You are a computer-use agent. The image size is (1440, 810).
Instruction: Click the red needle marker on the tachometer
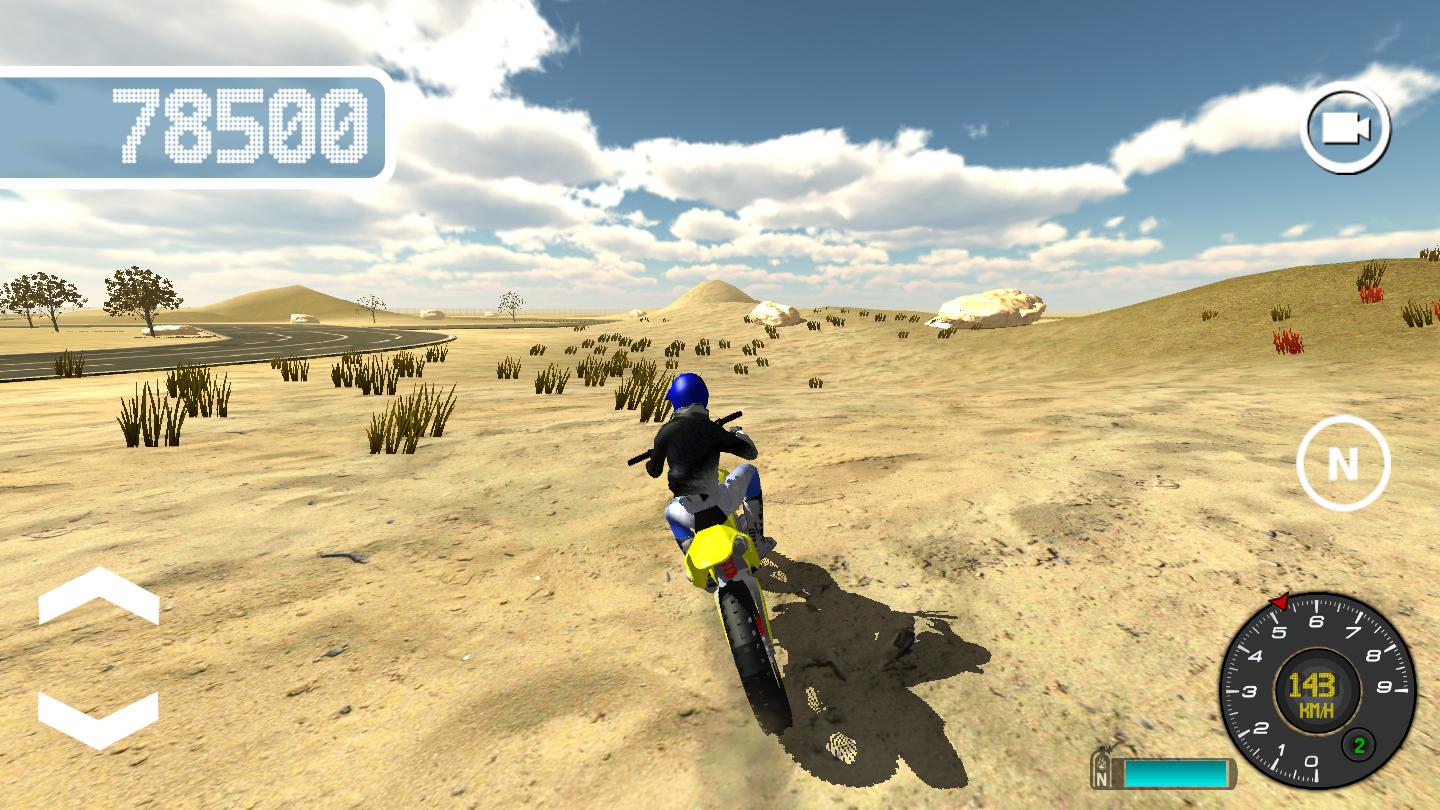(x=1280, y=602)
